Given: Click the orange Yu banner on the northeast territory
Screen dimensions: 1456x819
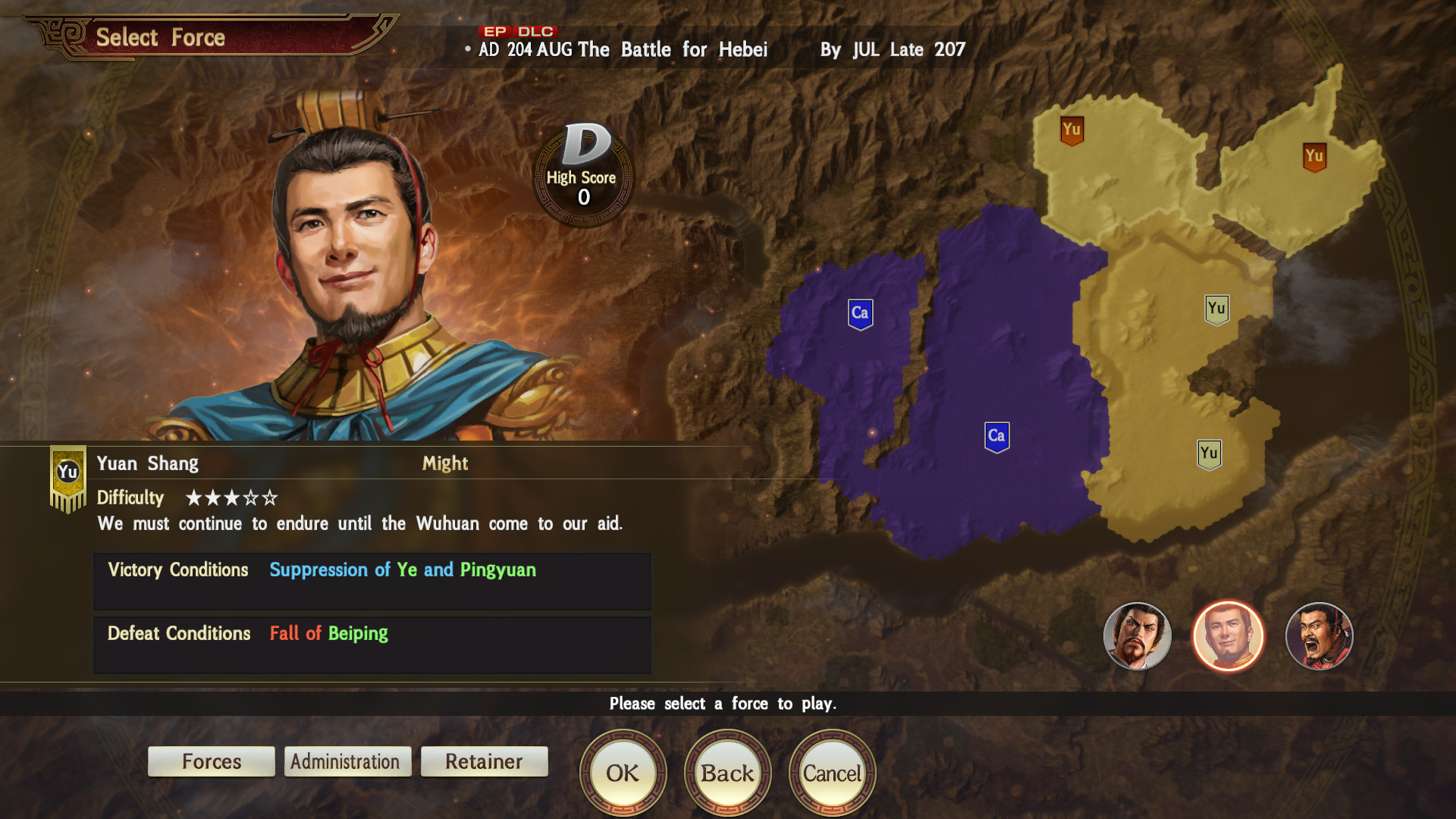Looking at the screenshot, I should tap(1313, 156).
